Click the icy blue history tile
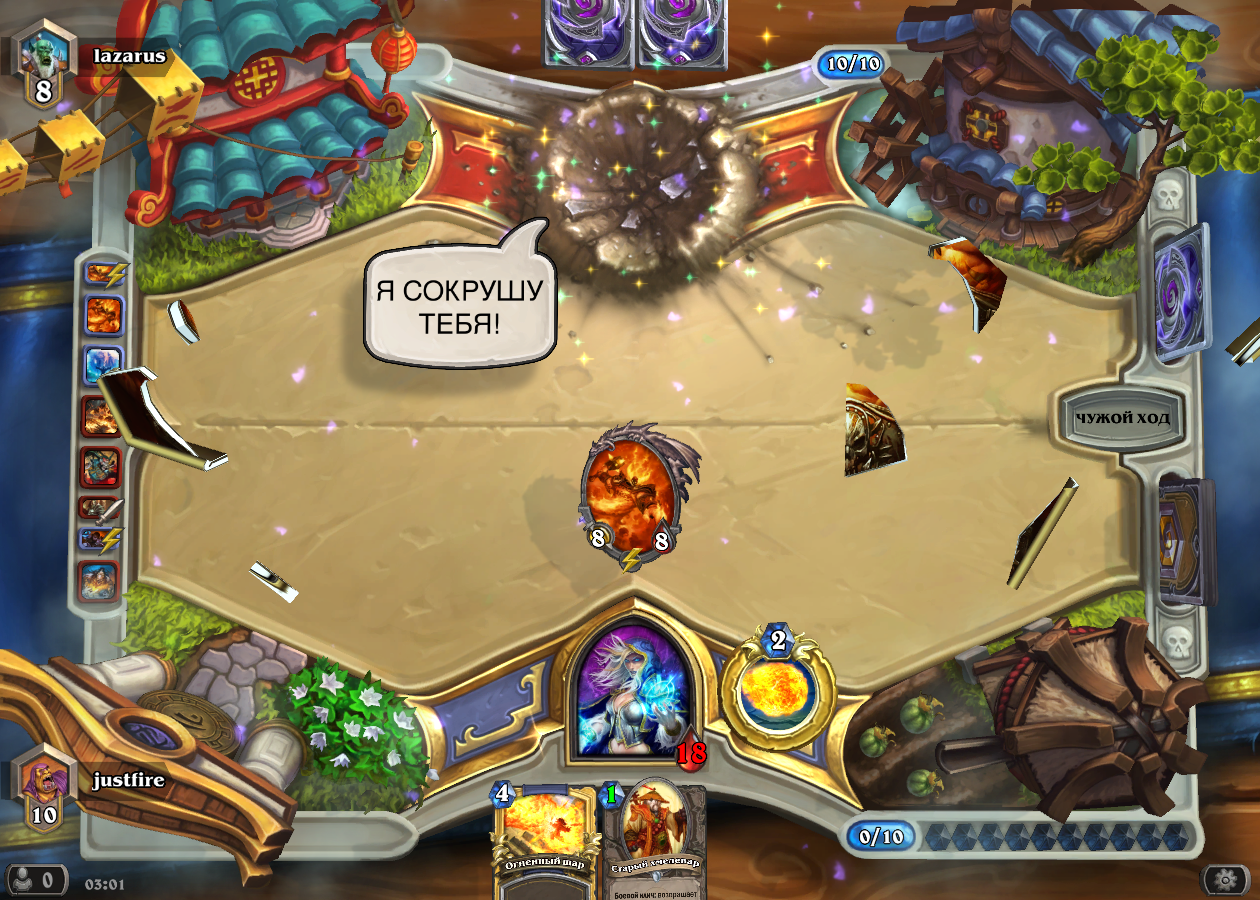The image size is (1260, 900). pos(103,364)
